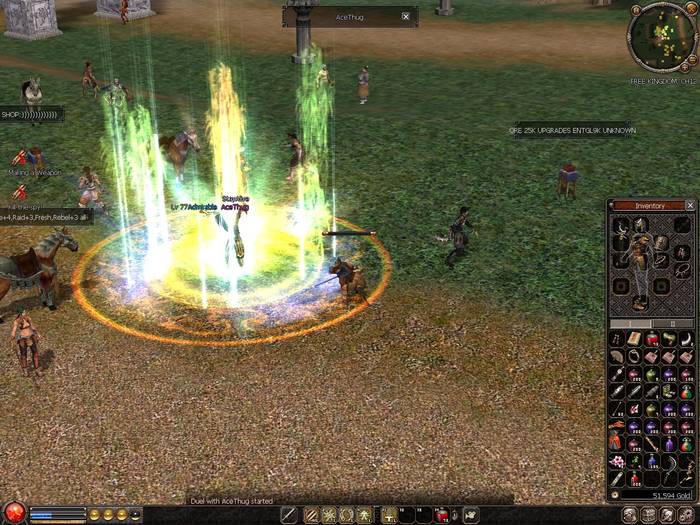Use the red potion quickslot on the hotbar
The width and height of the screenshot is (700, 525).
point(442,515)
